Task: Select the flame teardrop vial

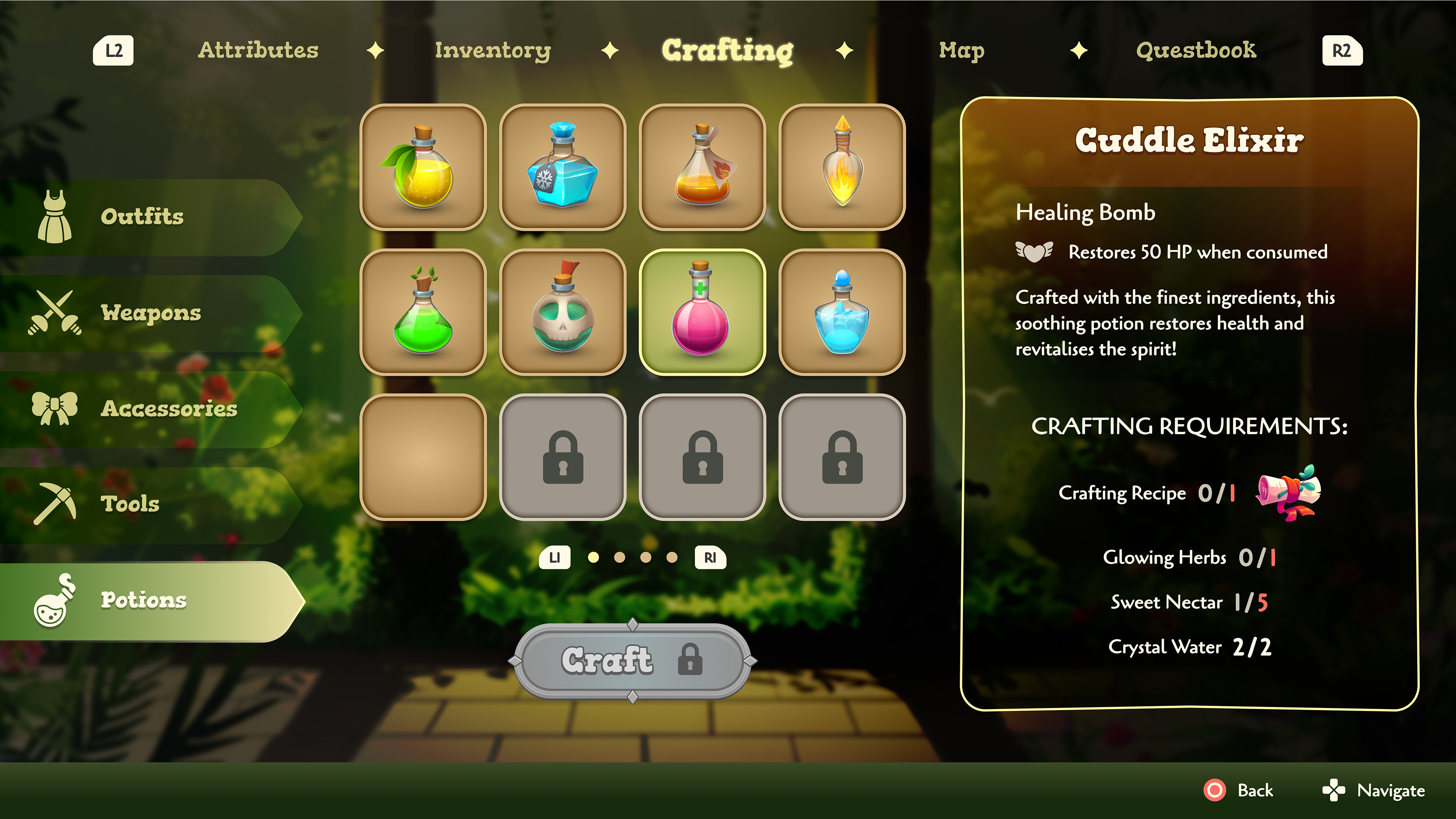Action: click(842, 167)
